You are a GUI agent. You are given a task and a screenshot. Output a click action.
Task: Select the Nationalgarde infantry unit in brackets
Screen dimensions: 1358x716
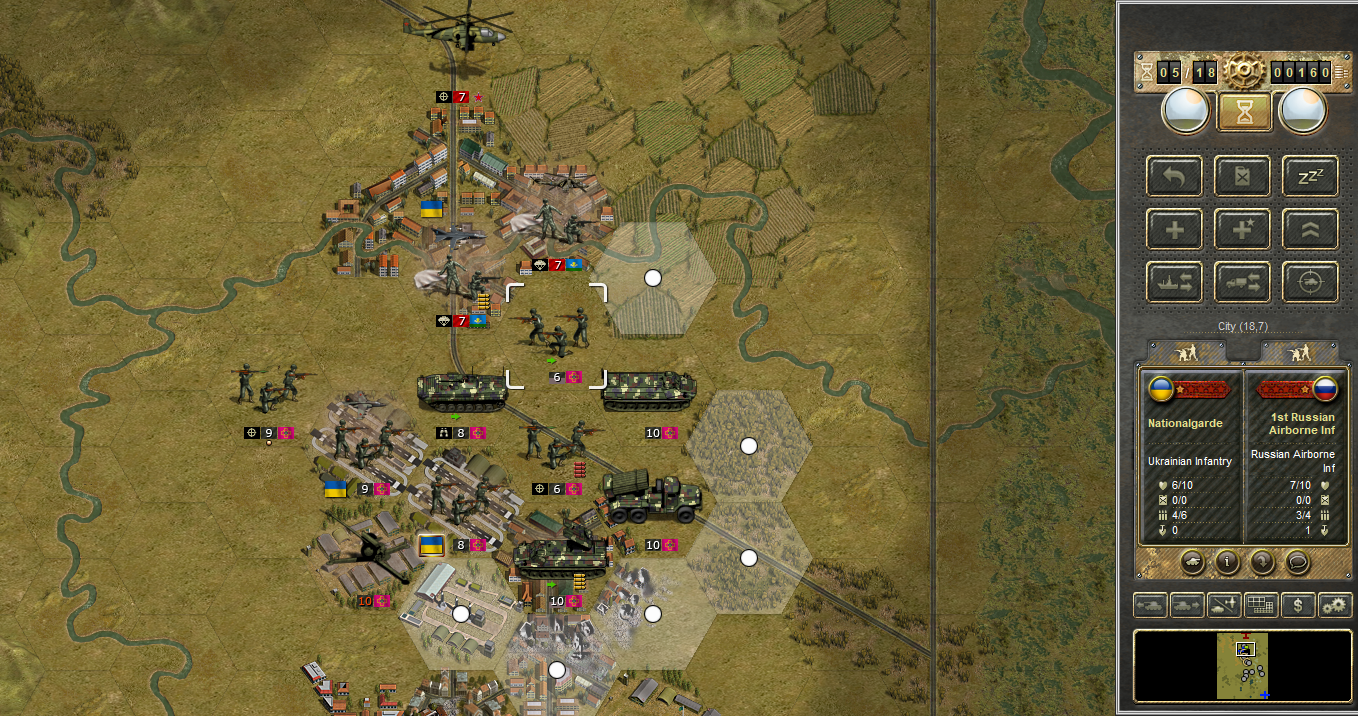coord(556,333)
